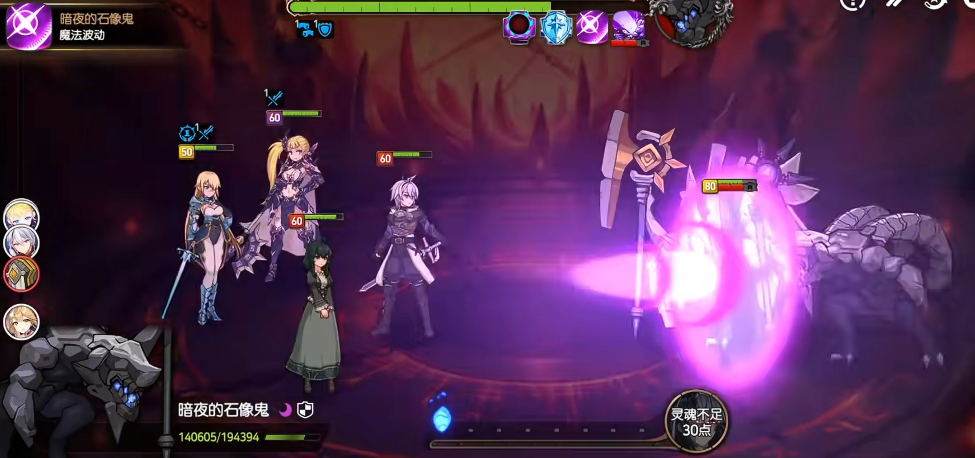Open the 魔法波动 skill icon
The image size is (975, 458).
pyautogui.click(x=28, y=25)
